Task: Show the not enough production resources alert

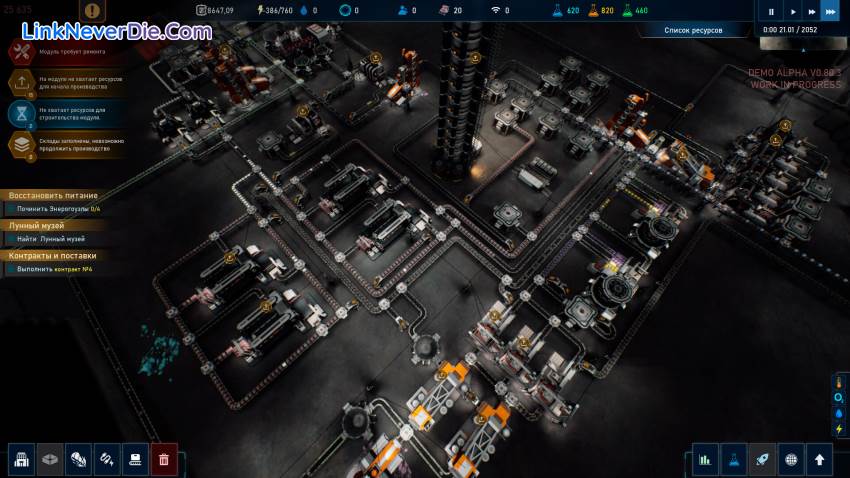Action: point(22,82)
